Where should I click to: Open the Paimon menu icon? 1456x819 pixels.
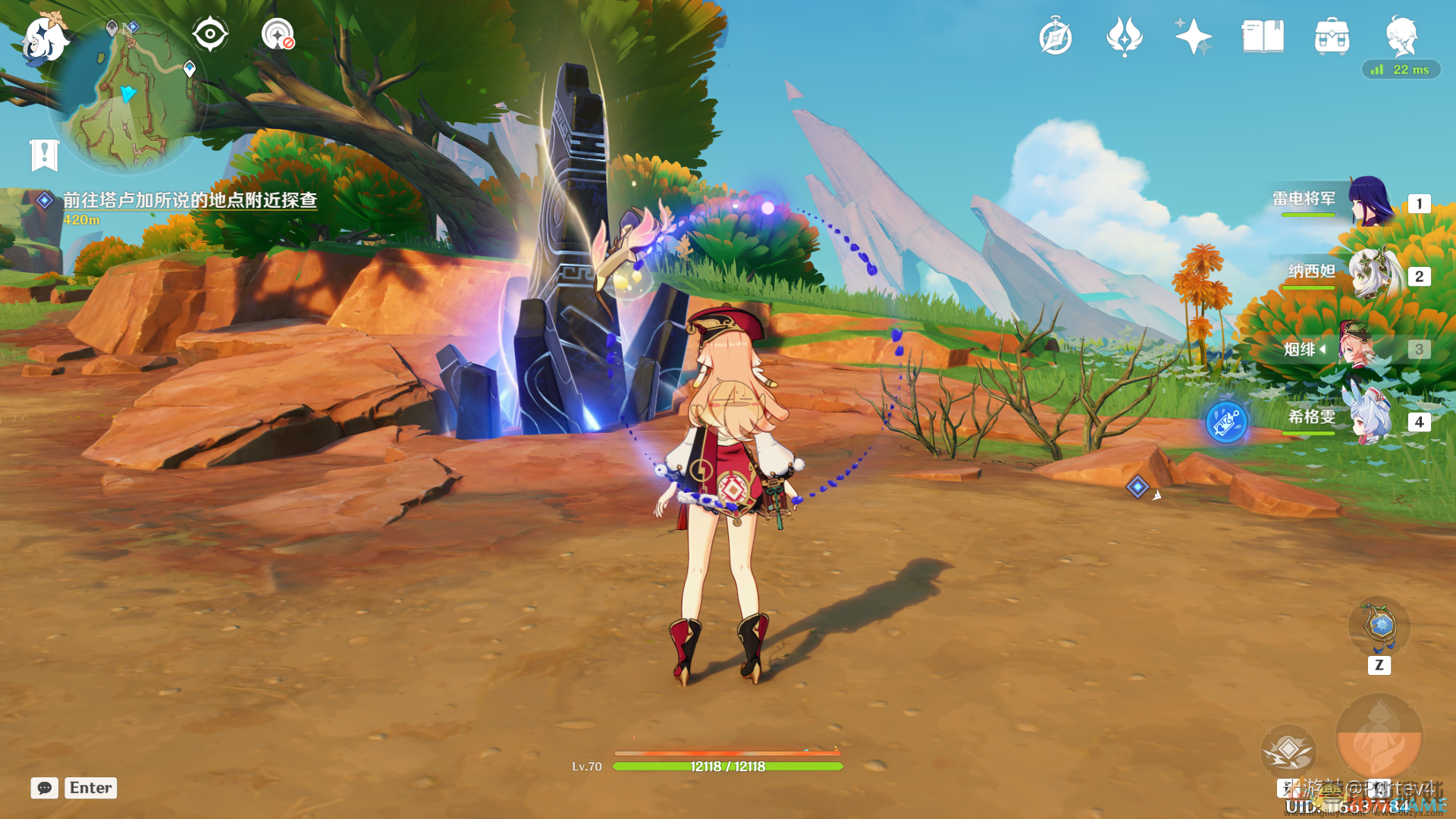click(44, 38)
